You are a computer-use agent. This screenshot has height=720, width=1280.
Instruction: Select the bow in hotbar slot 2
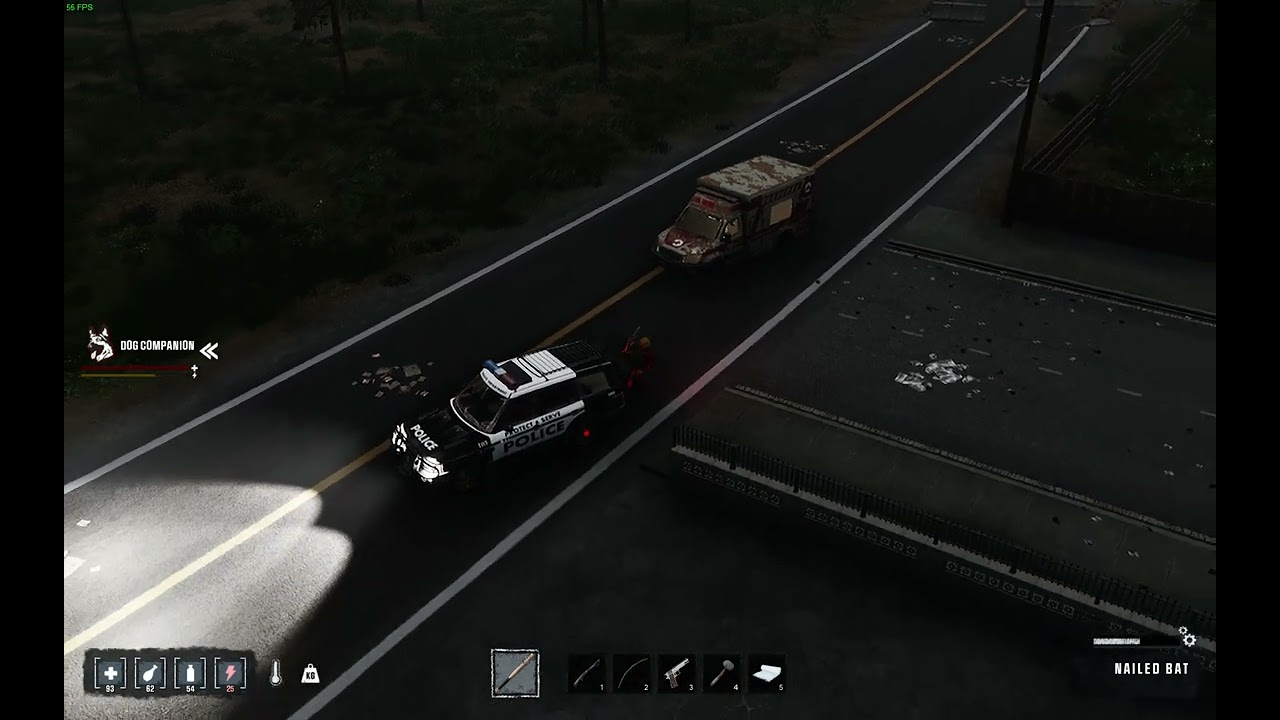pos(631,673)
